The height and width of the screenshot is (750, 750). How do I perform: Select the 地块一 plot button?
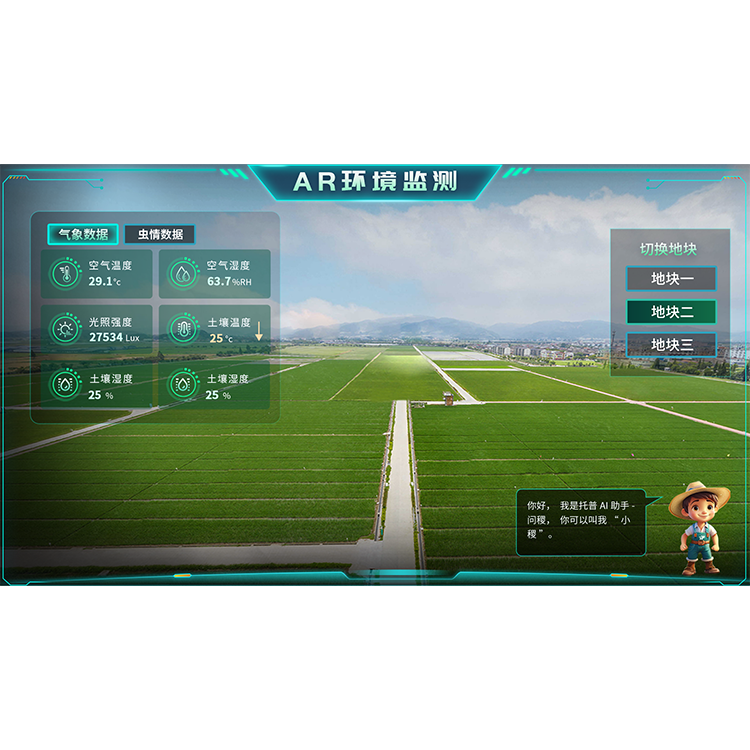coord(671,278)
